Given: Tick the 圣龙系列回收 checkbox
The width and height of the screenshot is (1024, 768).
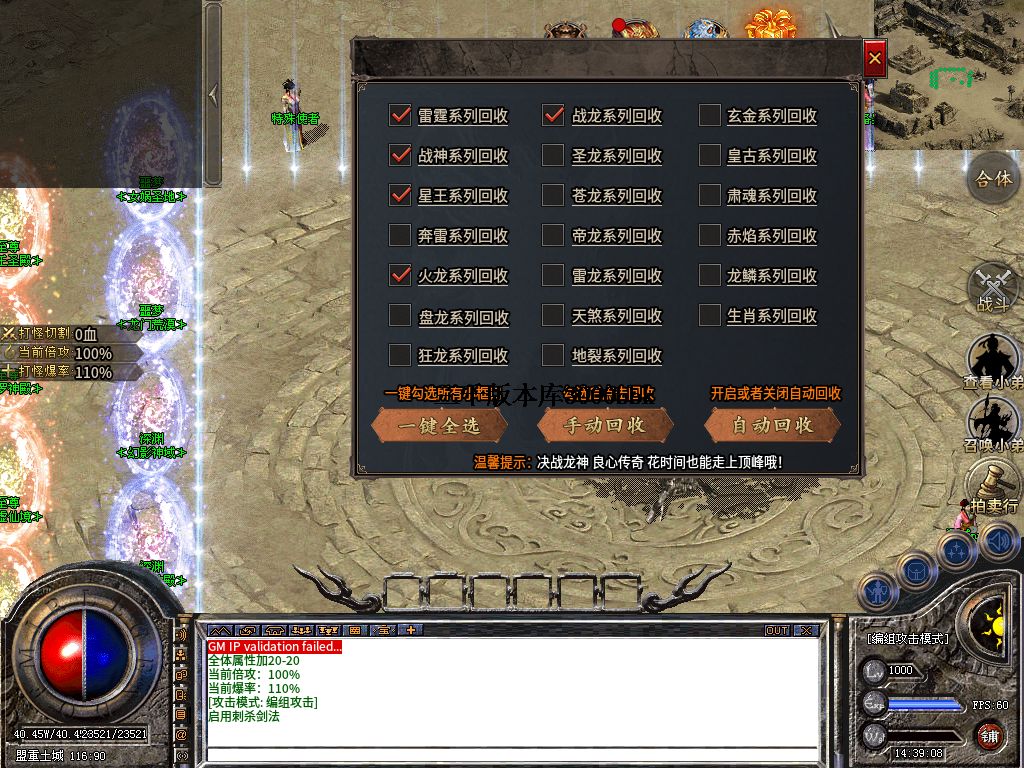Looking at the screenshot, I should pyautogui.click(x=553, y=155).
